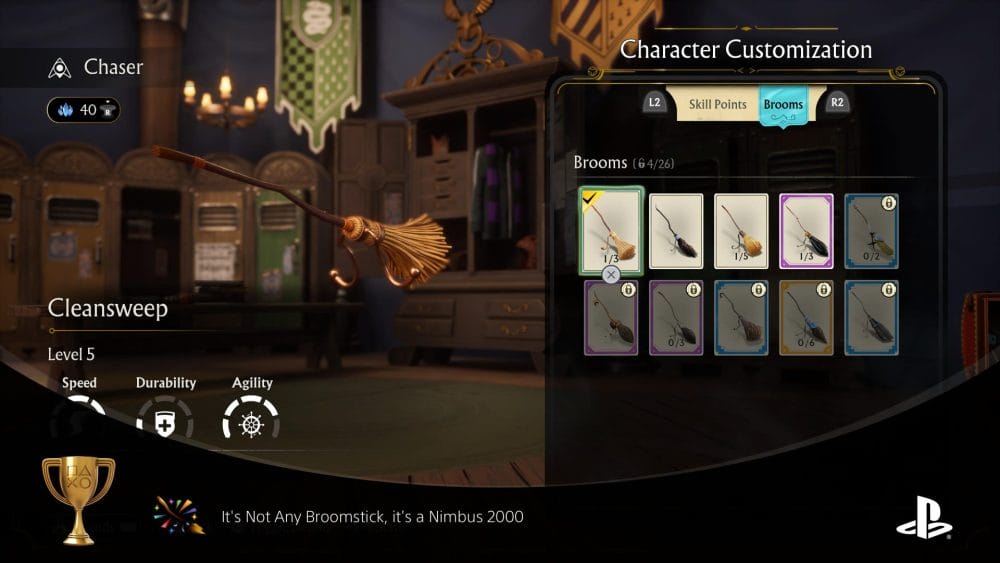Switch to the Skill Points tab
This screenshot has height=563, width=1000.
[x=717, y=105]
